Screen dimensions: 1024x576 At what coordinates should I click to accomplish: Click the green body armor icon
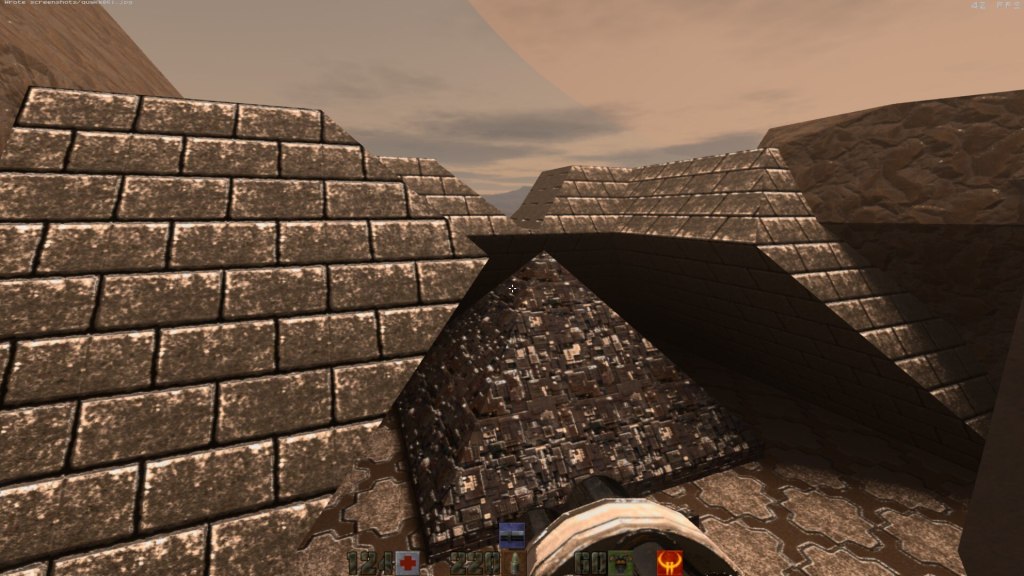click(620, 563)
